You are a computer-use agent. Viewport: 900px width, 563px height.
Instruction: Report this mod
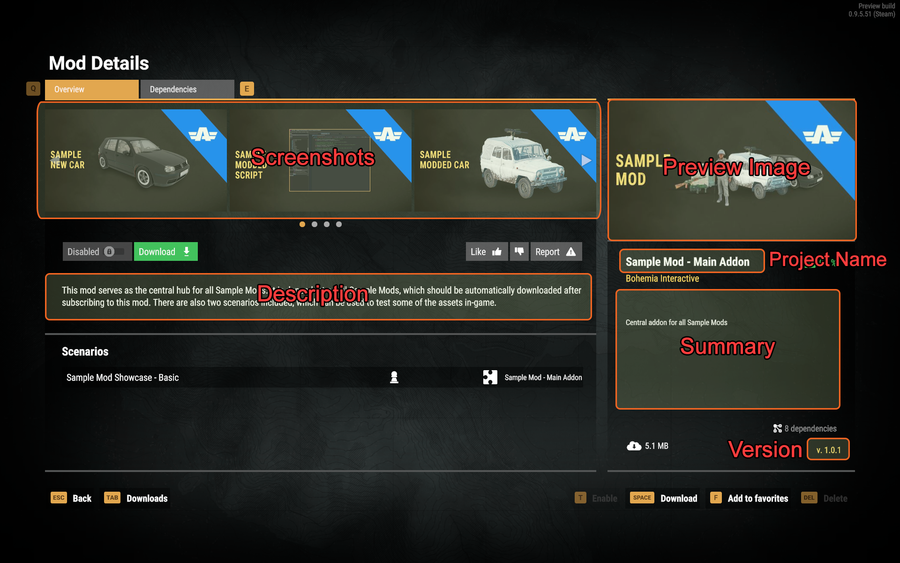[x=556, y=252]
